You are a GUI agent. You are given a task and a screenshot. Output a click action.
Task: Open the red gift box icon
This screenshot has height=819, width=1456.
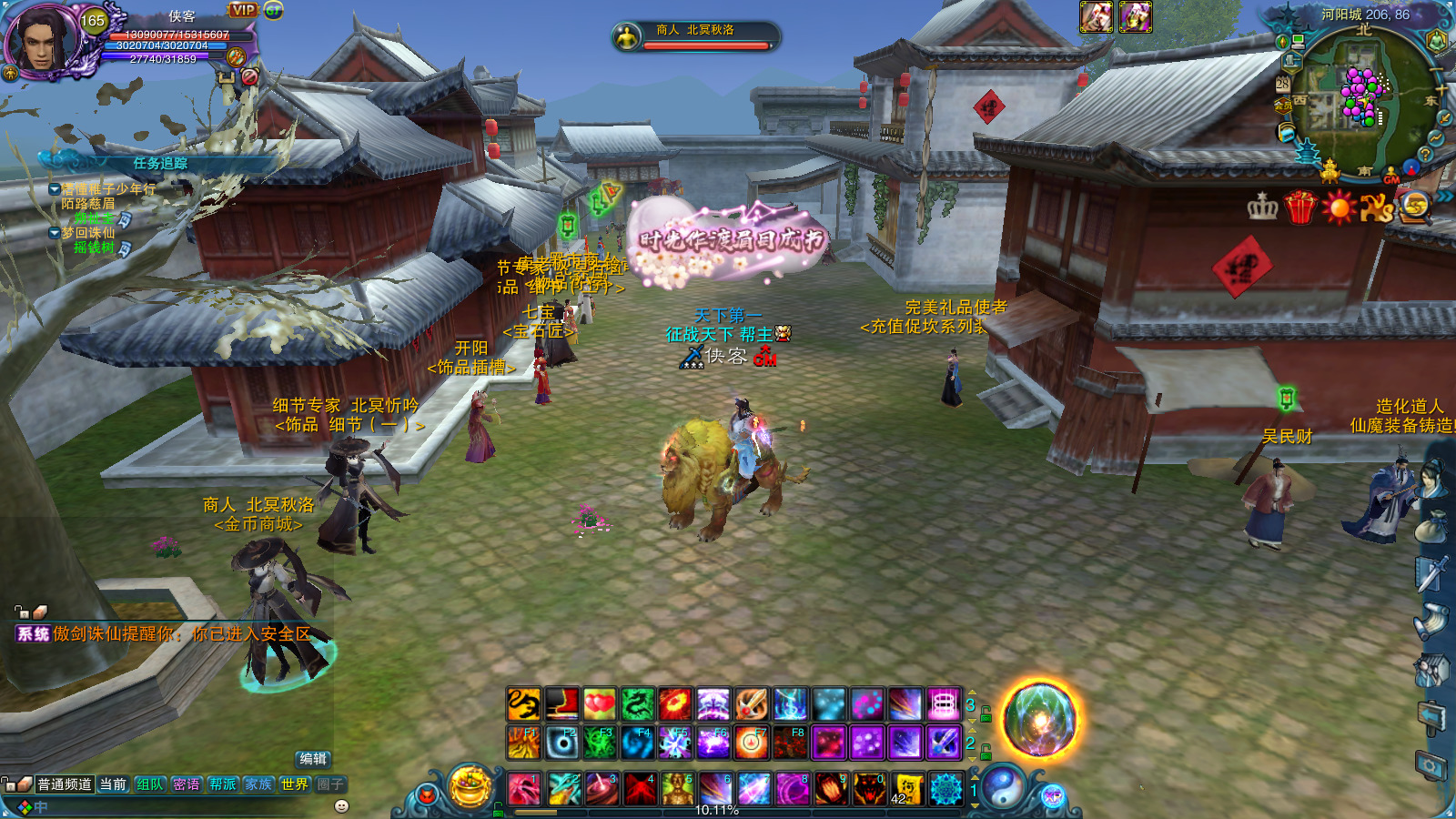pyautogui.click(x=1300, y=207)
